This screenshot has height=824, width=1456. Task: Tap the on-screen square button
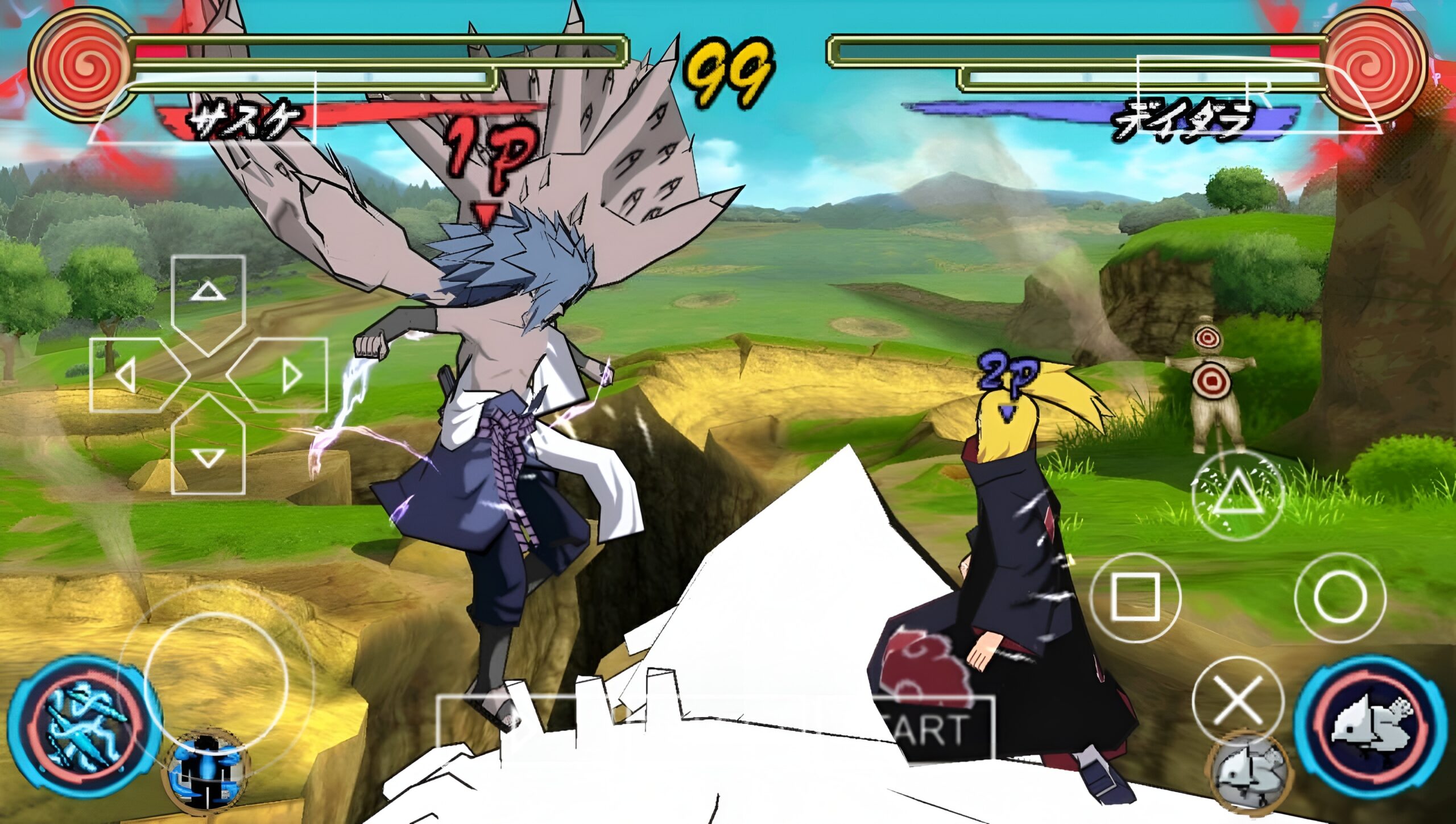pyautogui.click(x=1135, y=597)
